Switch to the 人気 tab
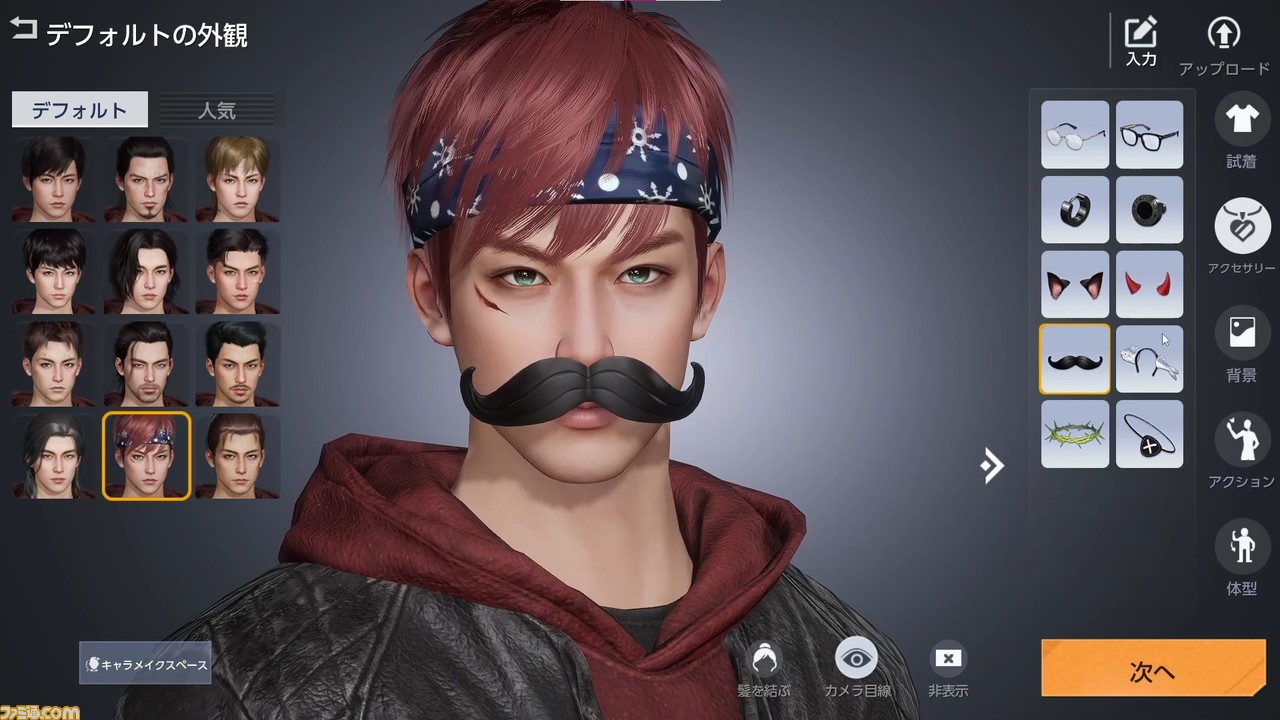Image resolution: width=1280 pixels, height=720 pixels. (216, 110)
